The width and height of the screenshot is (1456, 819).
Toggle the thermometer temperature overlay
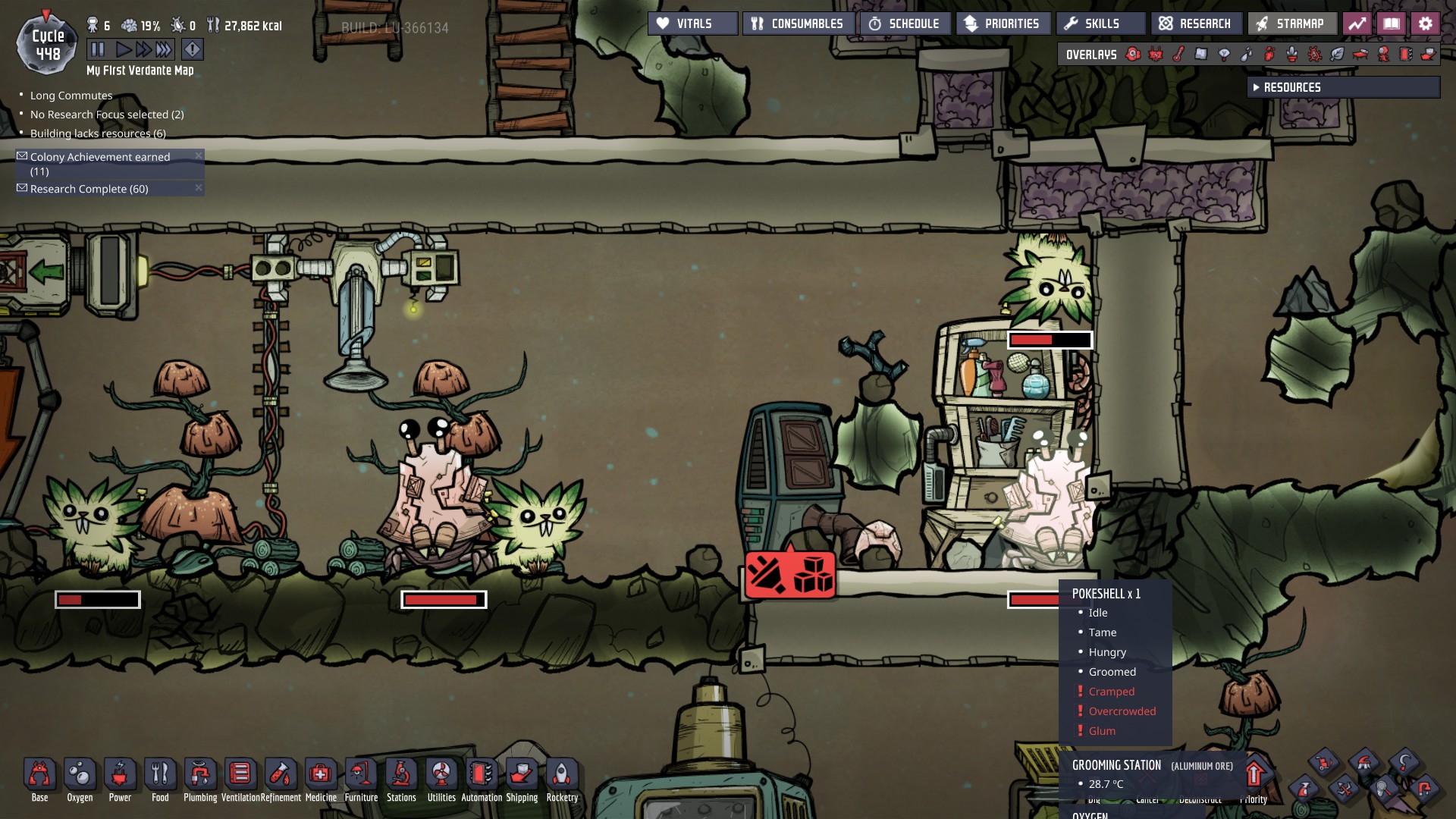coord(1178,55)
